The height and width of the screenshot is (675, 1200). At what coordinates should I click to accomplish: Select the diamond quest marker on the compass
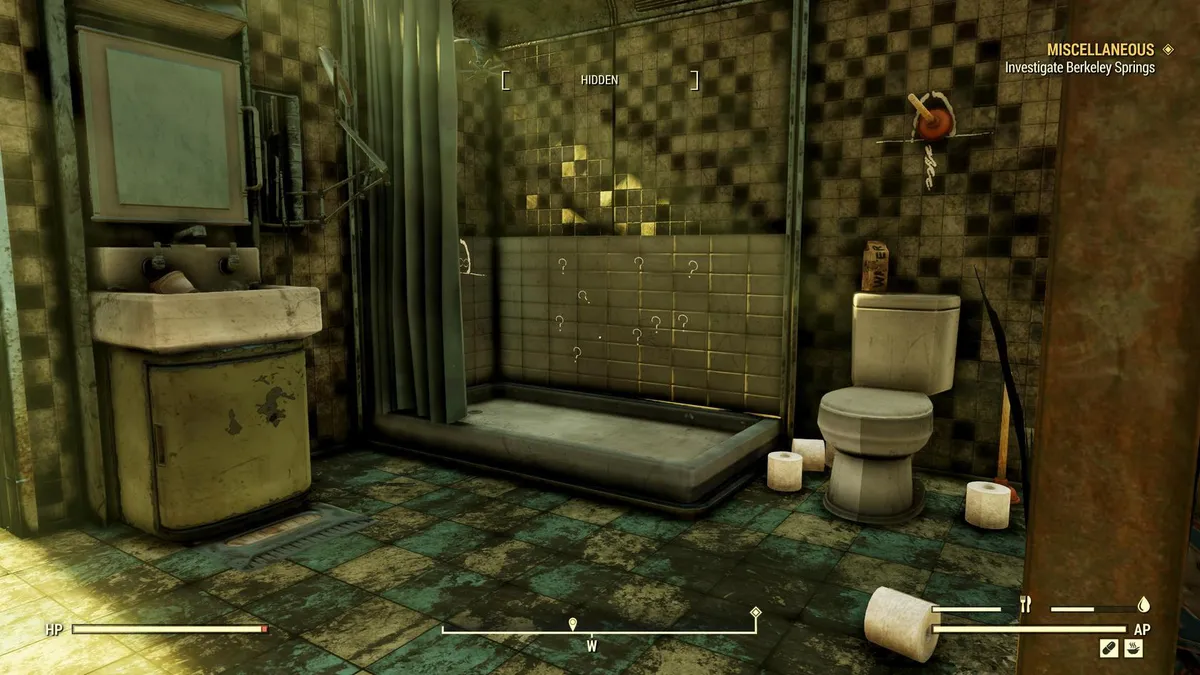(x=755, y=613)
